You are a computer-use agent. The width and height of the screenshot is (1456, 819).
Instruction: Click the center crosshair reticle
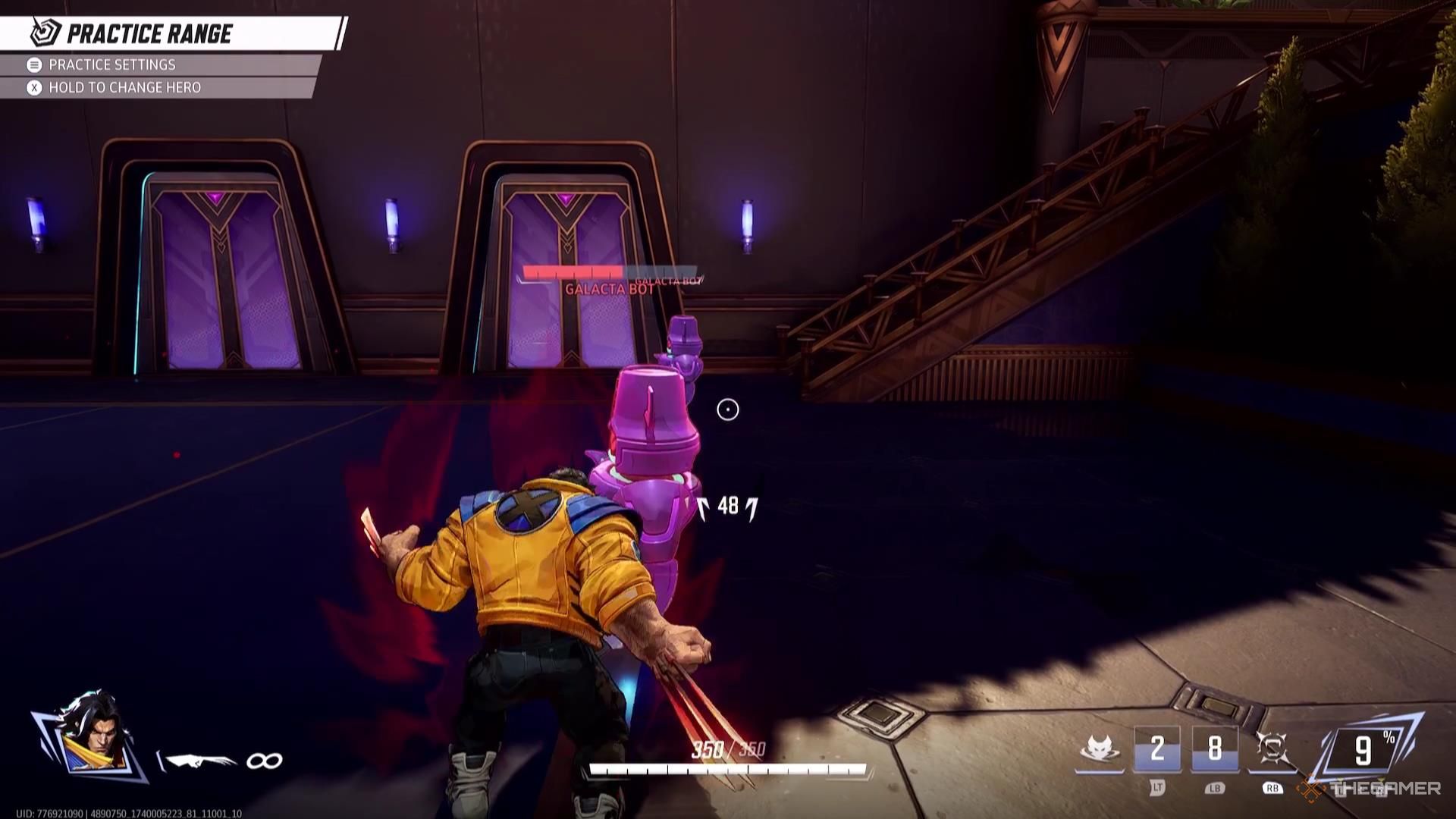pyautogui.click(x=727, y=409)
